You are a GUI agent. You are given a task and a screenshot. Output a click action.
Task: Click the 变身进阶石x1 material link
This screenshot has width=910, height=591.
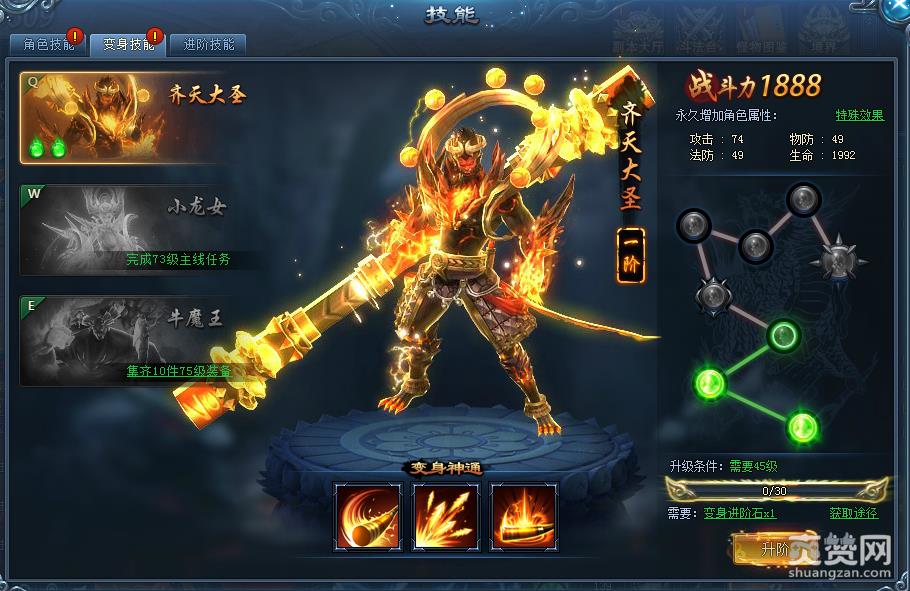pos(739,513)
